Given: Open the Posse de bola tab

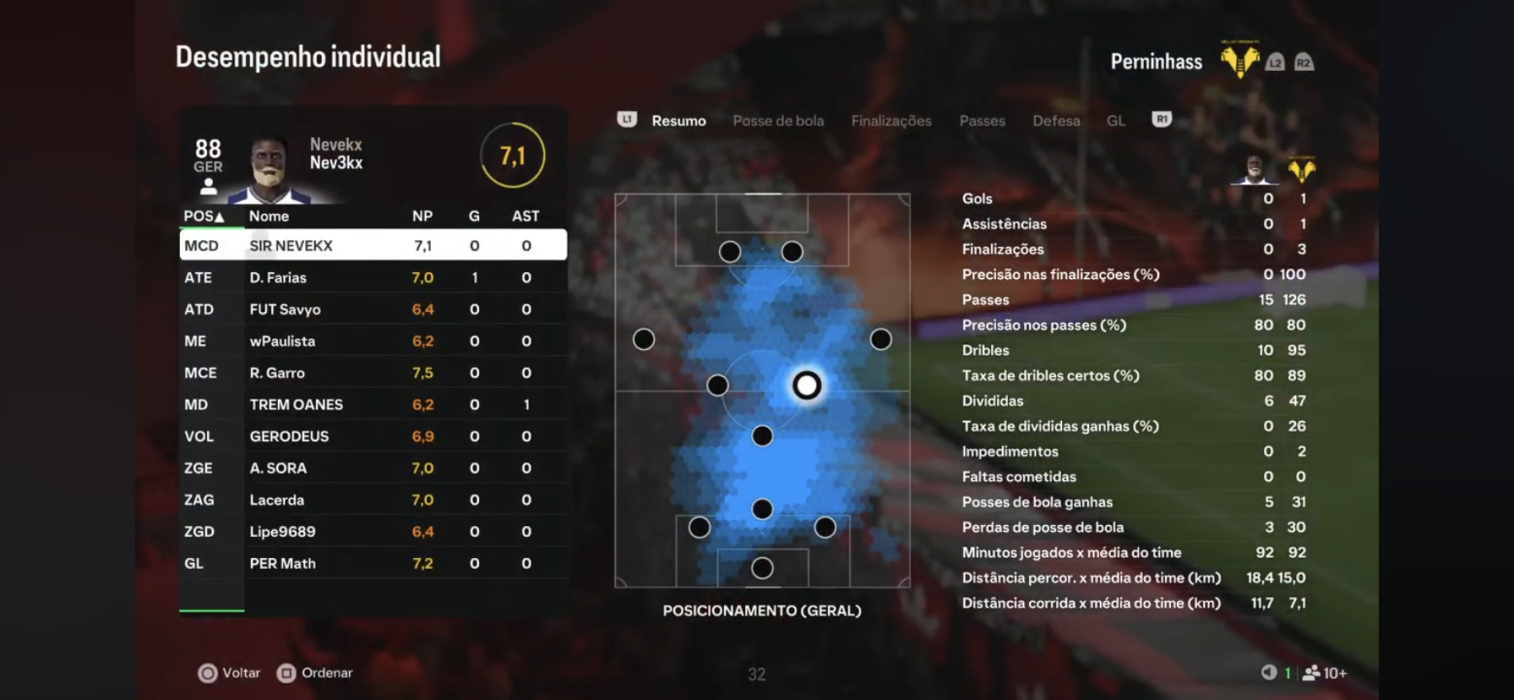Looking at the screenshot, I should pos(778,121).
